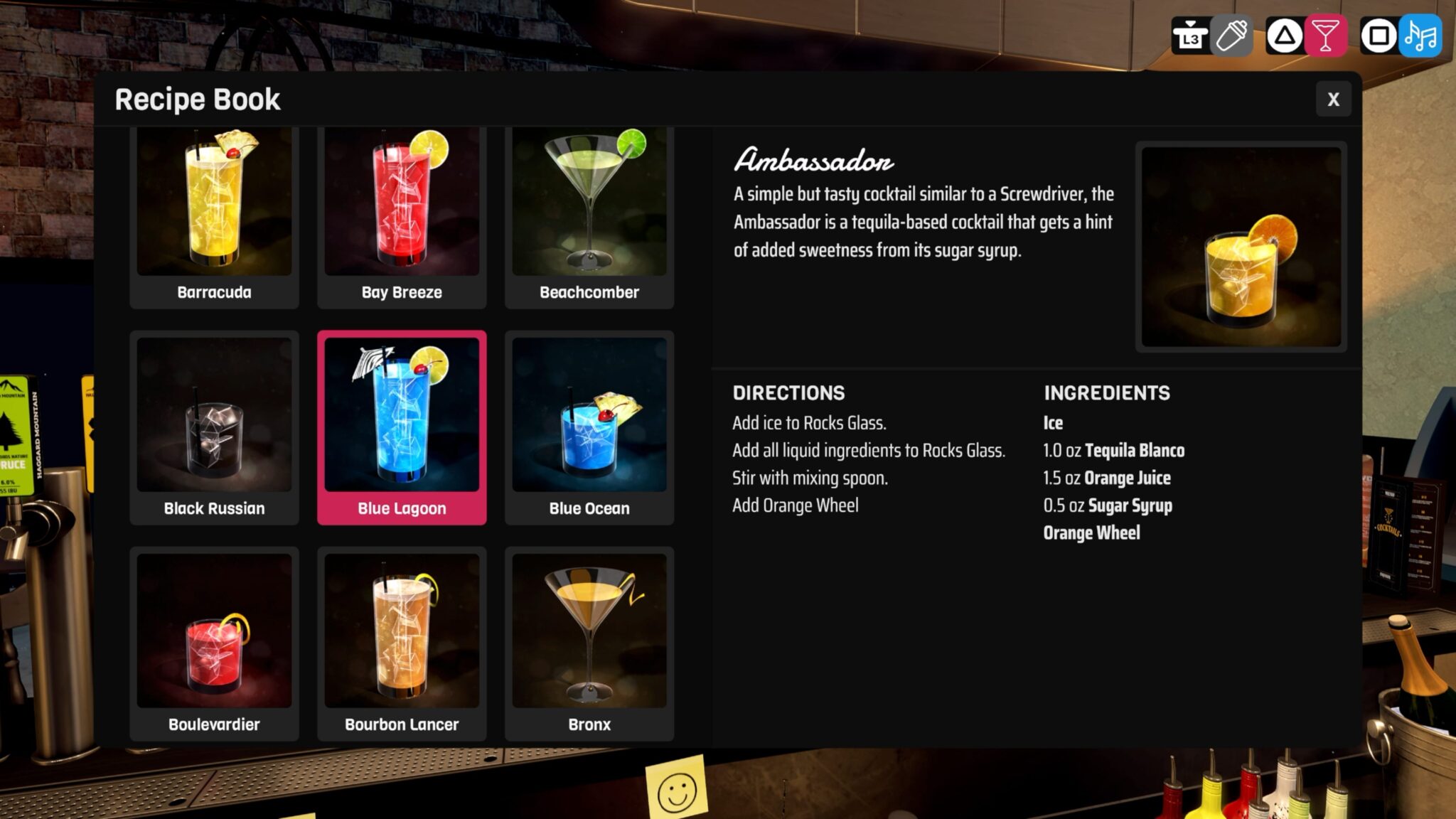Viewport: 1456px width, 819px height.
Task: Enlarge the Ambassador cocktail preview image
Action: (x=1241, y=247)
